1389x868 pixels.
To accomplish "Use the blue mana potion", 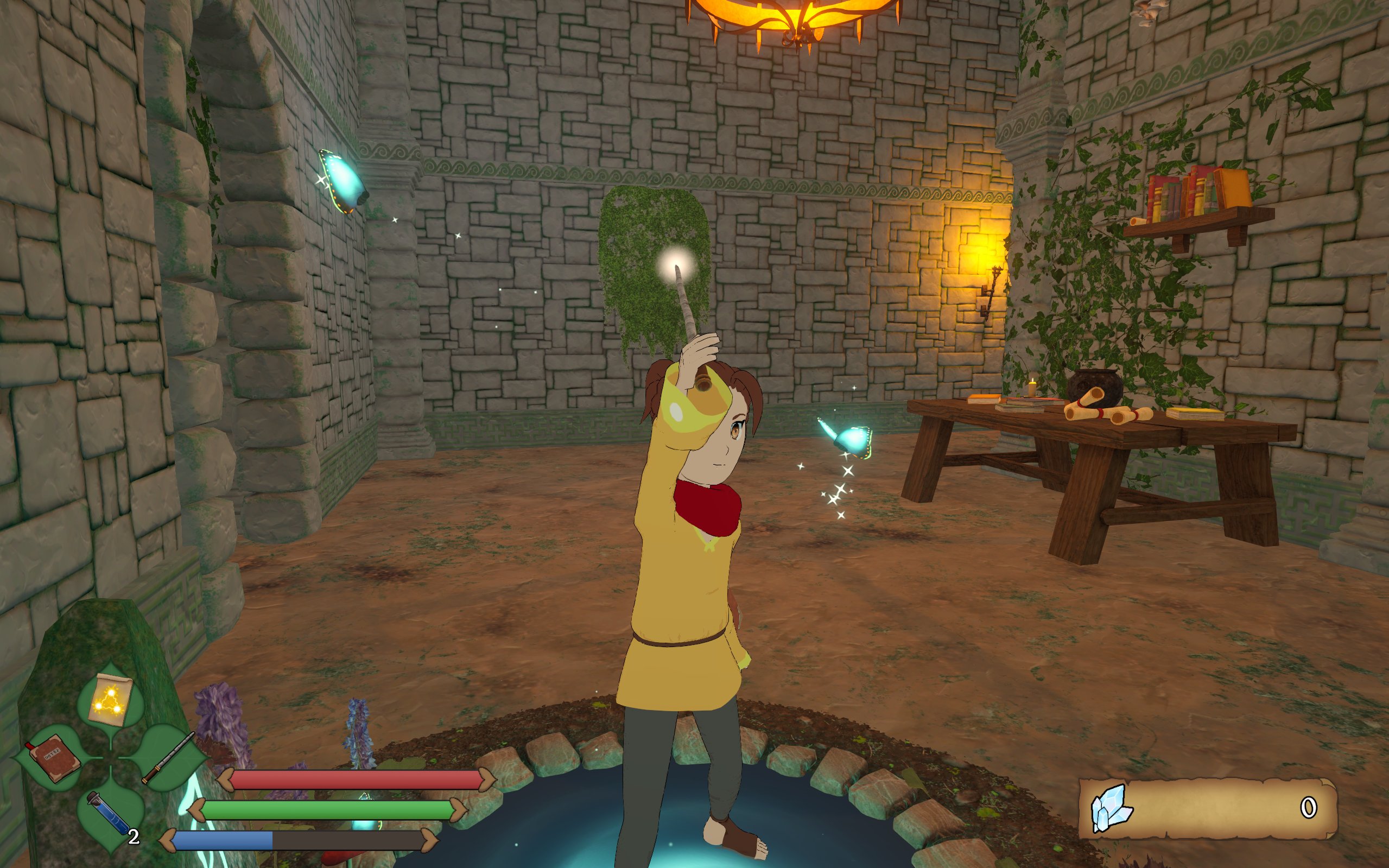I will (108, 814).
